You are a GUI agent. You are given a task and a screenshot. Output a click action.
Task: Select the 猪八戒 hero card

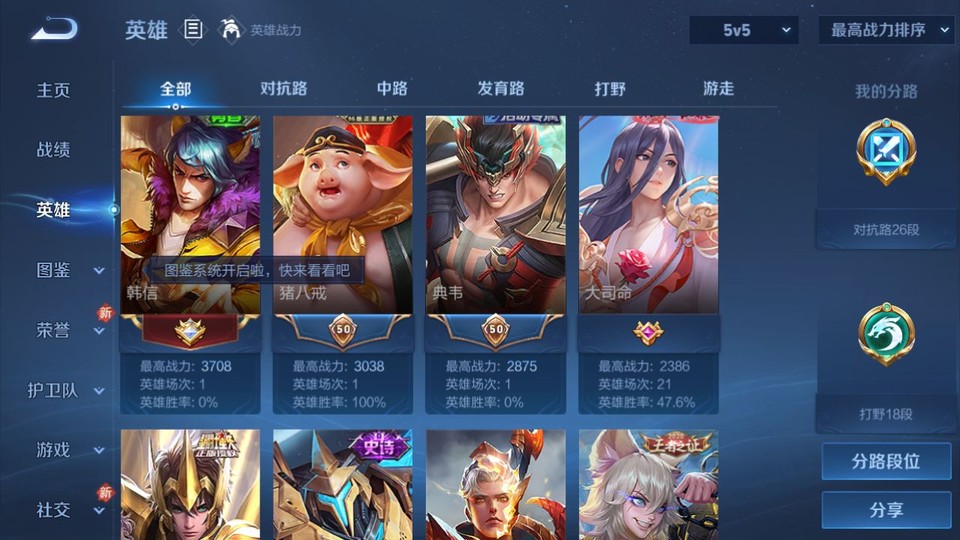point(343,215)
